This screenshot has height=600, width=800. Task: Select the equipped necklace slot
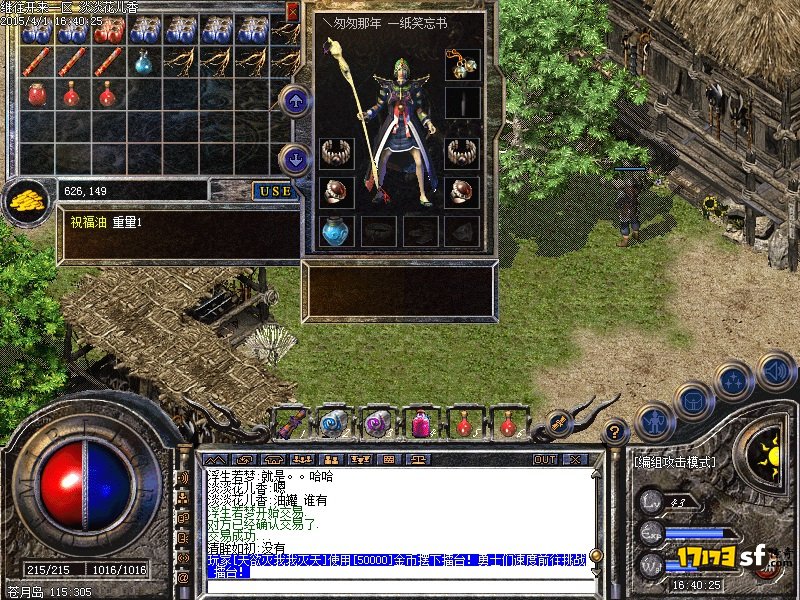pyautogui.click(x=462, y=64)
